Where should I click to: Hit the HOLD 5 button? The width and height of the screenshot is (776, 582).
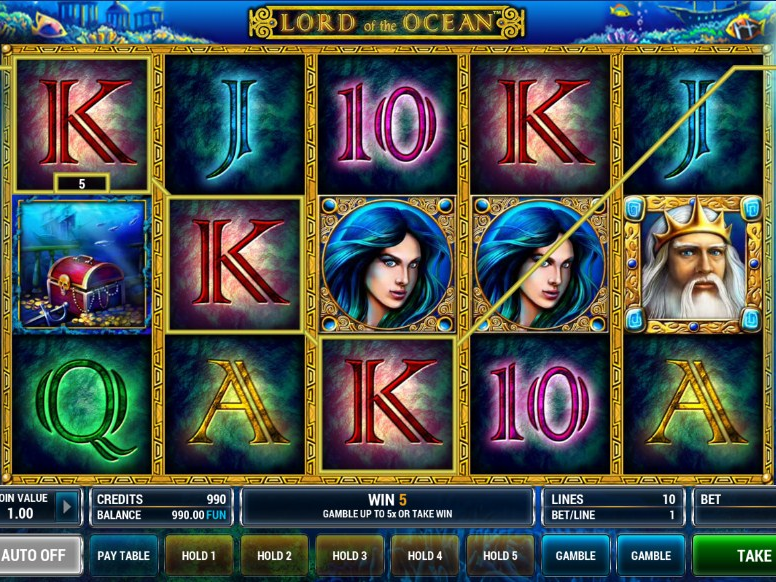click(499, 555)
